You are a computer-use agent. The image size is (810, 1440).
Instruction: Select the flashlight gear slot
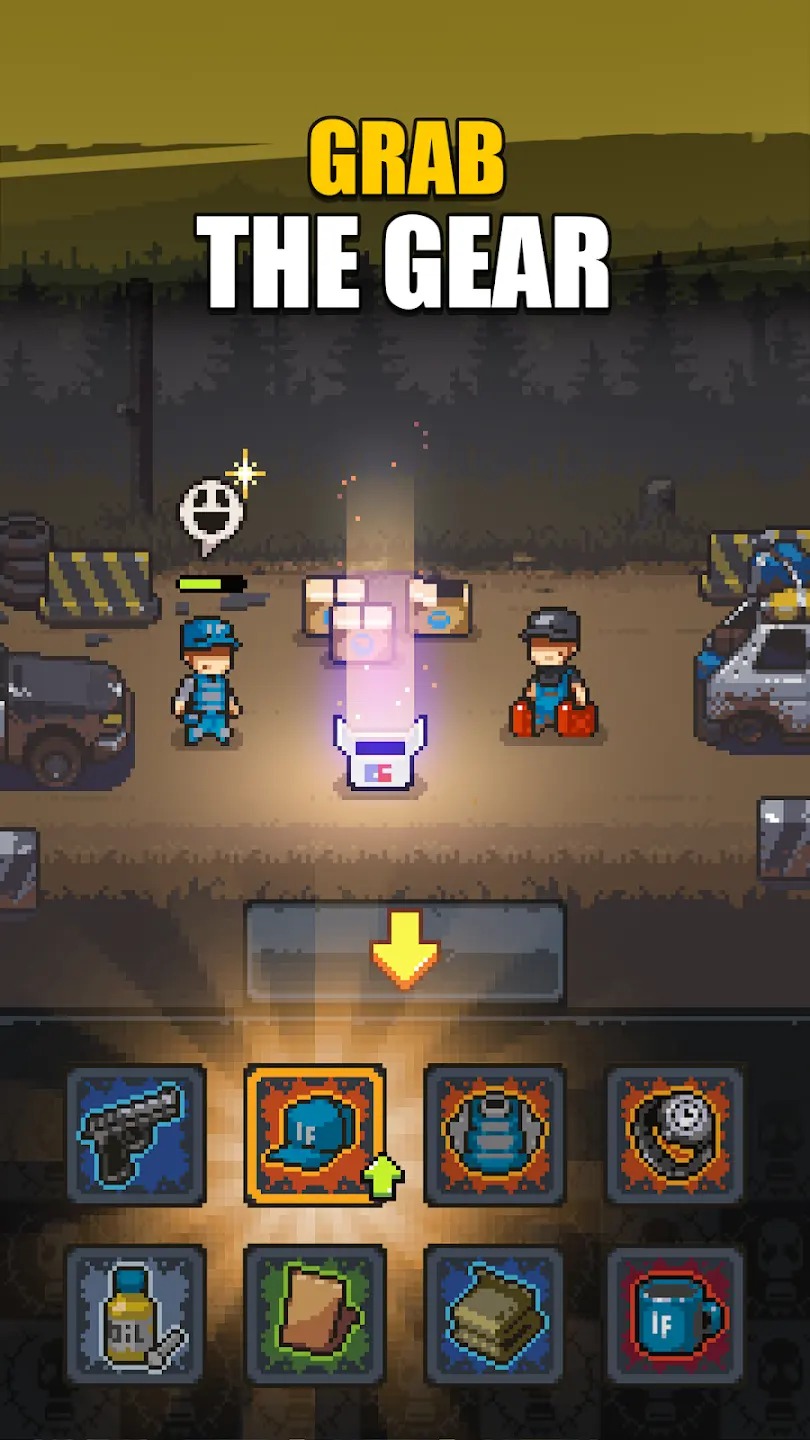674,1134
